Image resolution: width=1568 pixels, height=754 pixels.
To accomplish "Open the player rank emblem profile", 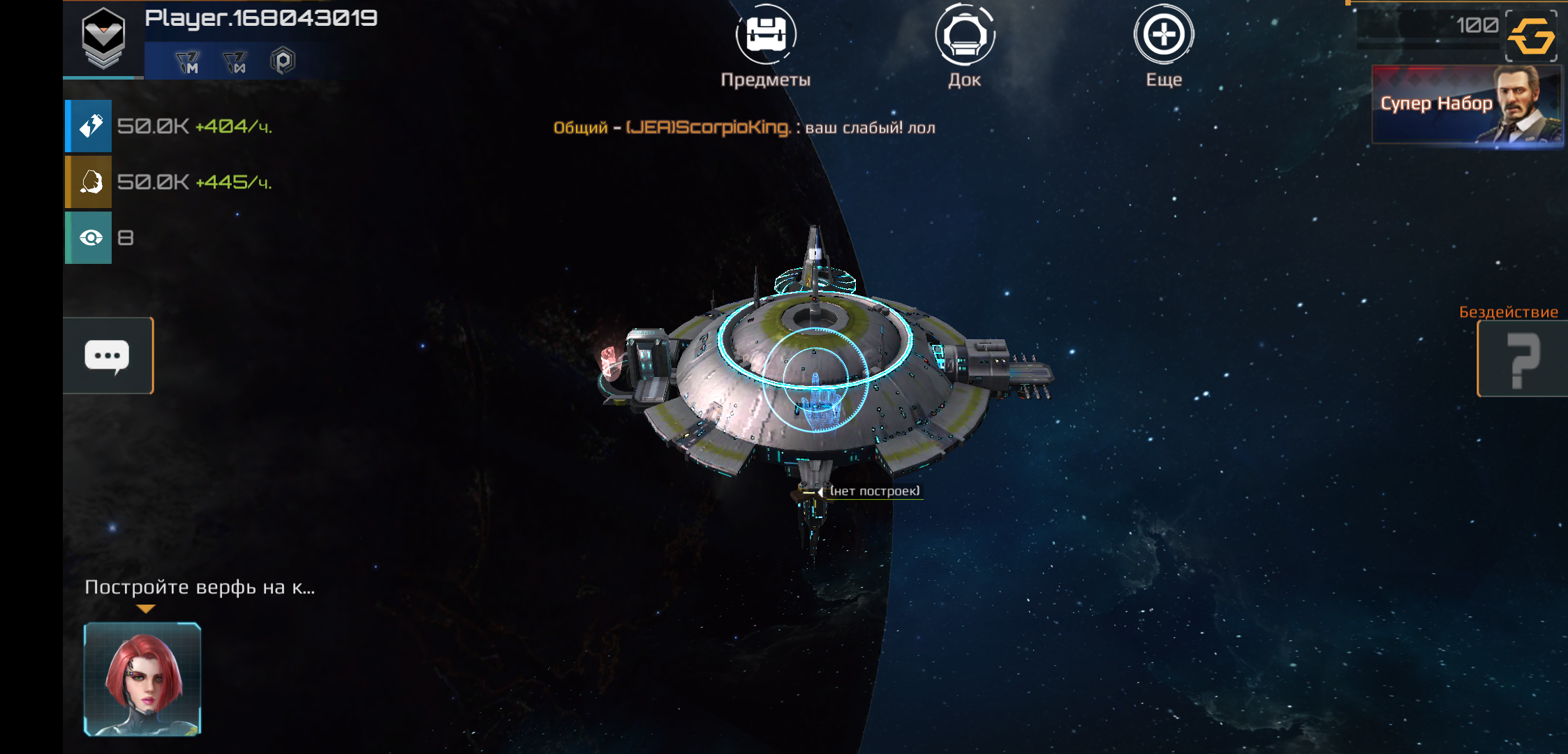I will (x=103, y=38).
